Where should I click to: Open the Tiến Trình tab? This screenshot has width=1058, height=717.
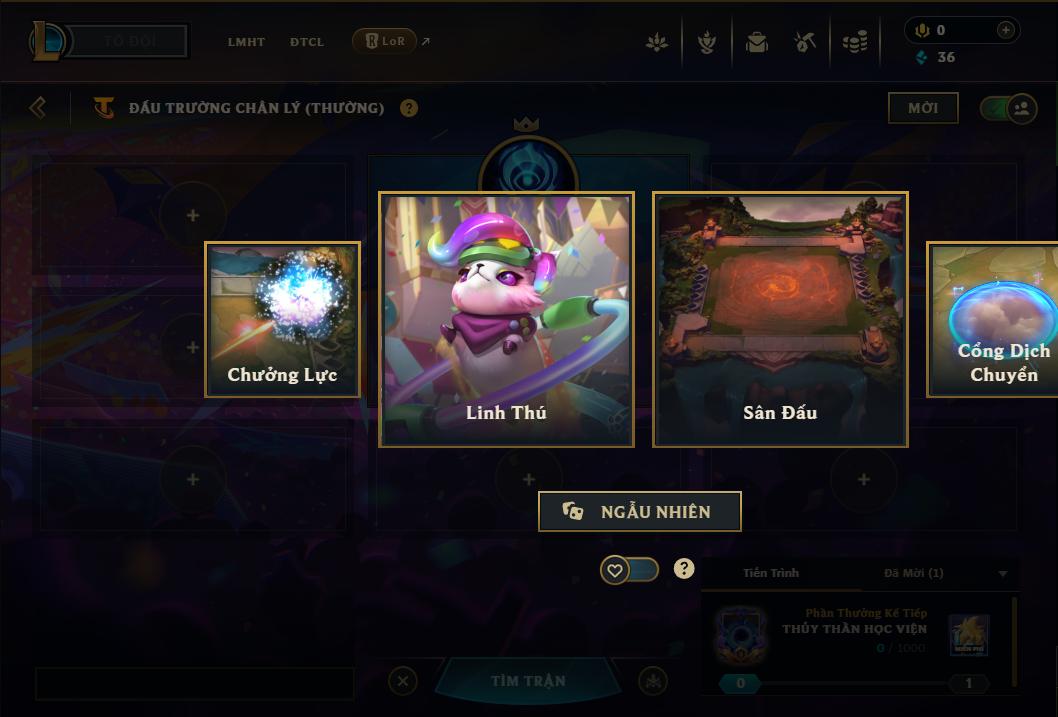point(771,573)
